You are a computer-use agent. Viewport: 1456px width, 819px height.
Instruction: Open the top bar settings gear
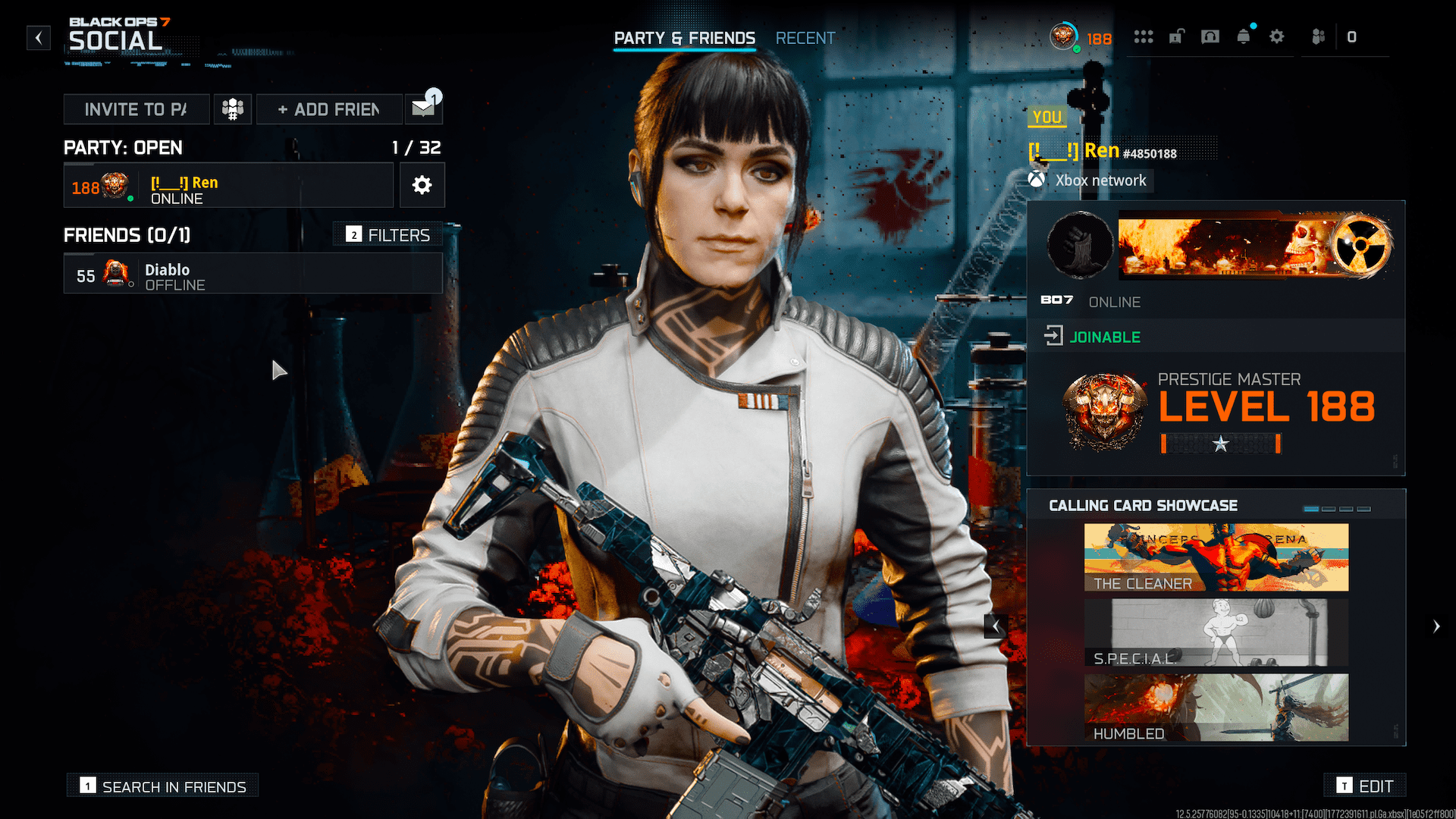[x=1276, y=36]
